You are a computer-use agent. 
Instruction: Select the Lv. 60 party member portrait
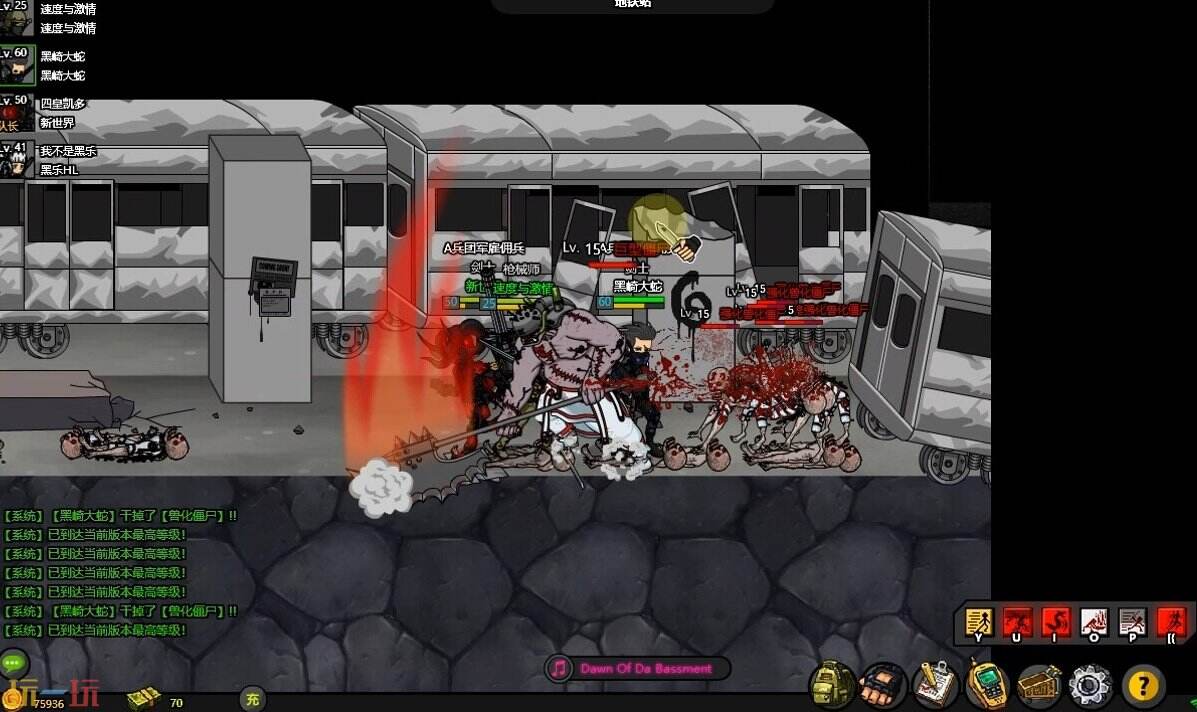(17, 65)
